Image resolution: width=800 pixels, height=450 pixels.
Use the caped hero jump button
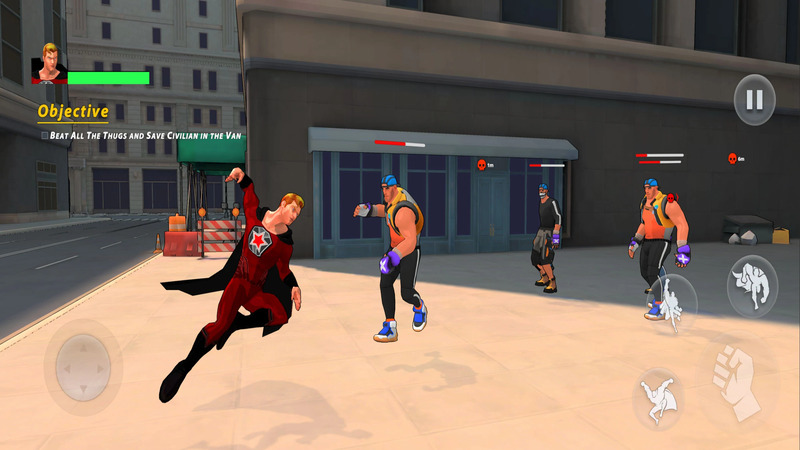(x=658, y=397)
